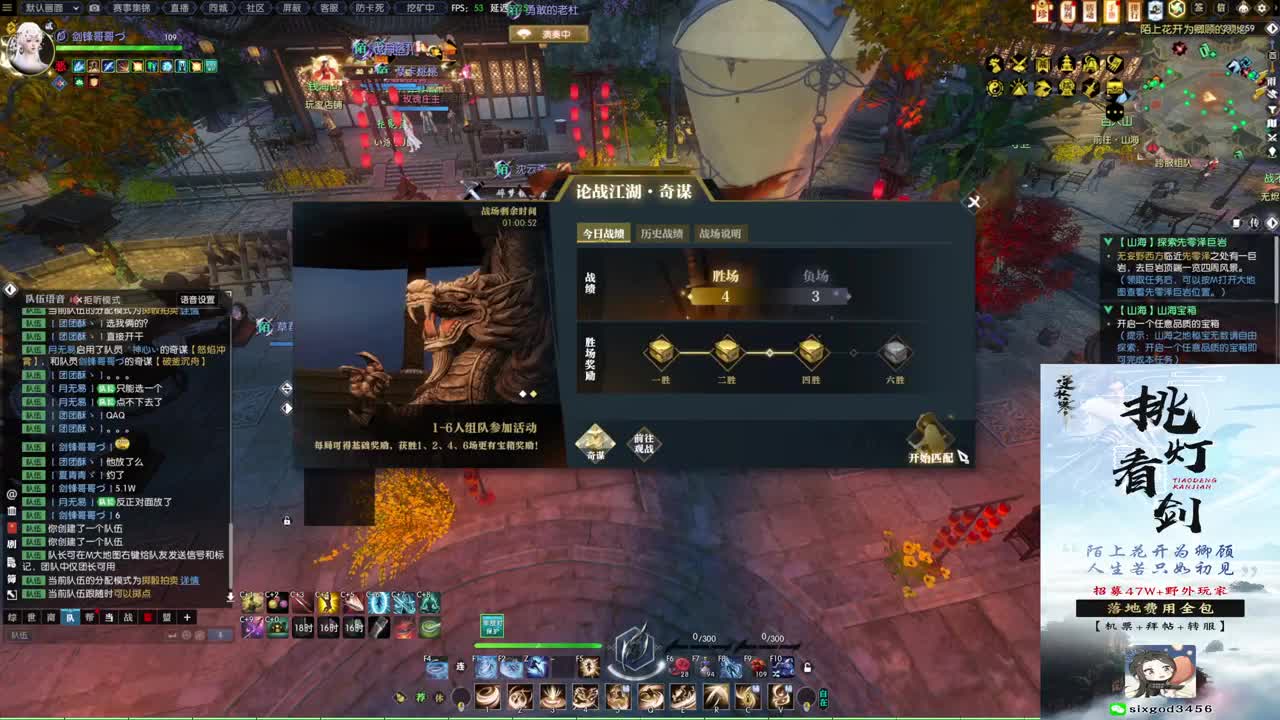Viewport: 1280px width, 720px height.
Task: Click the camera screenshot icon on top bar
Action: click(94, 8)
